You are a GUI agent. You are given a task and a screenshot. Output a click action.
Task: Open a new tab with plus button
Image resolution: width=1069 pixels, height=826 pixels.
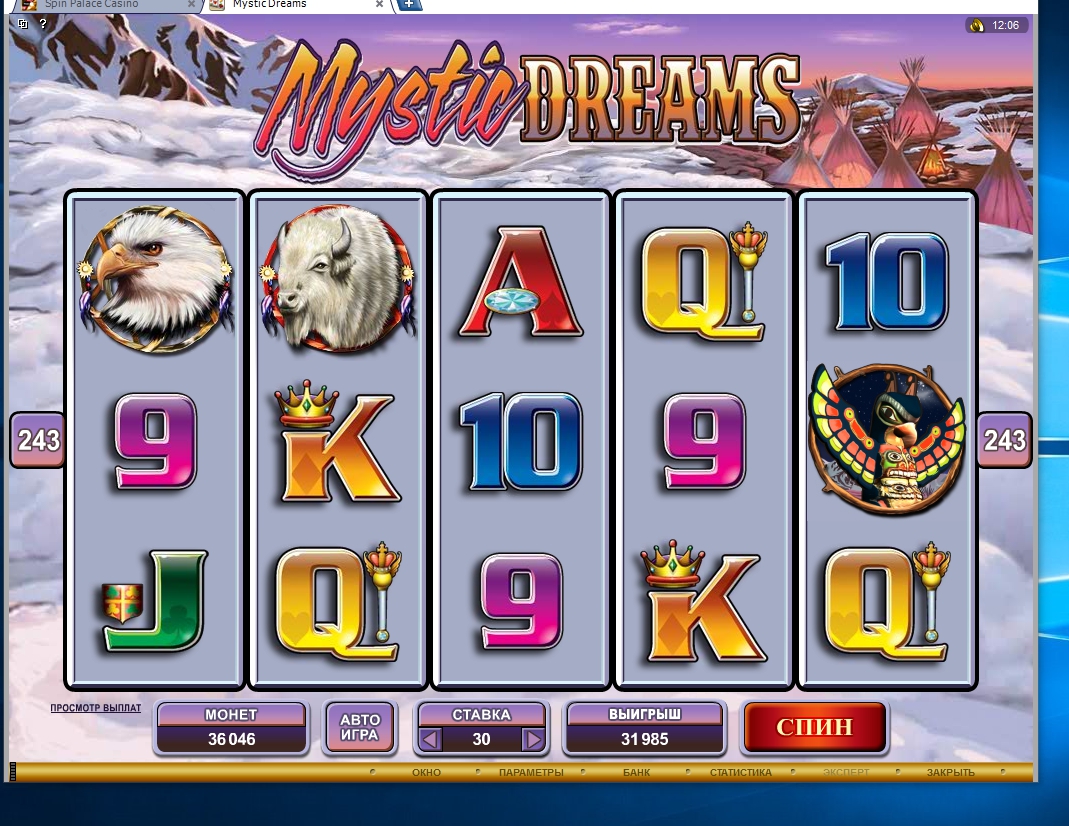pos(410,4)
